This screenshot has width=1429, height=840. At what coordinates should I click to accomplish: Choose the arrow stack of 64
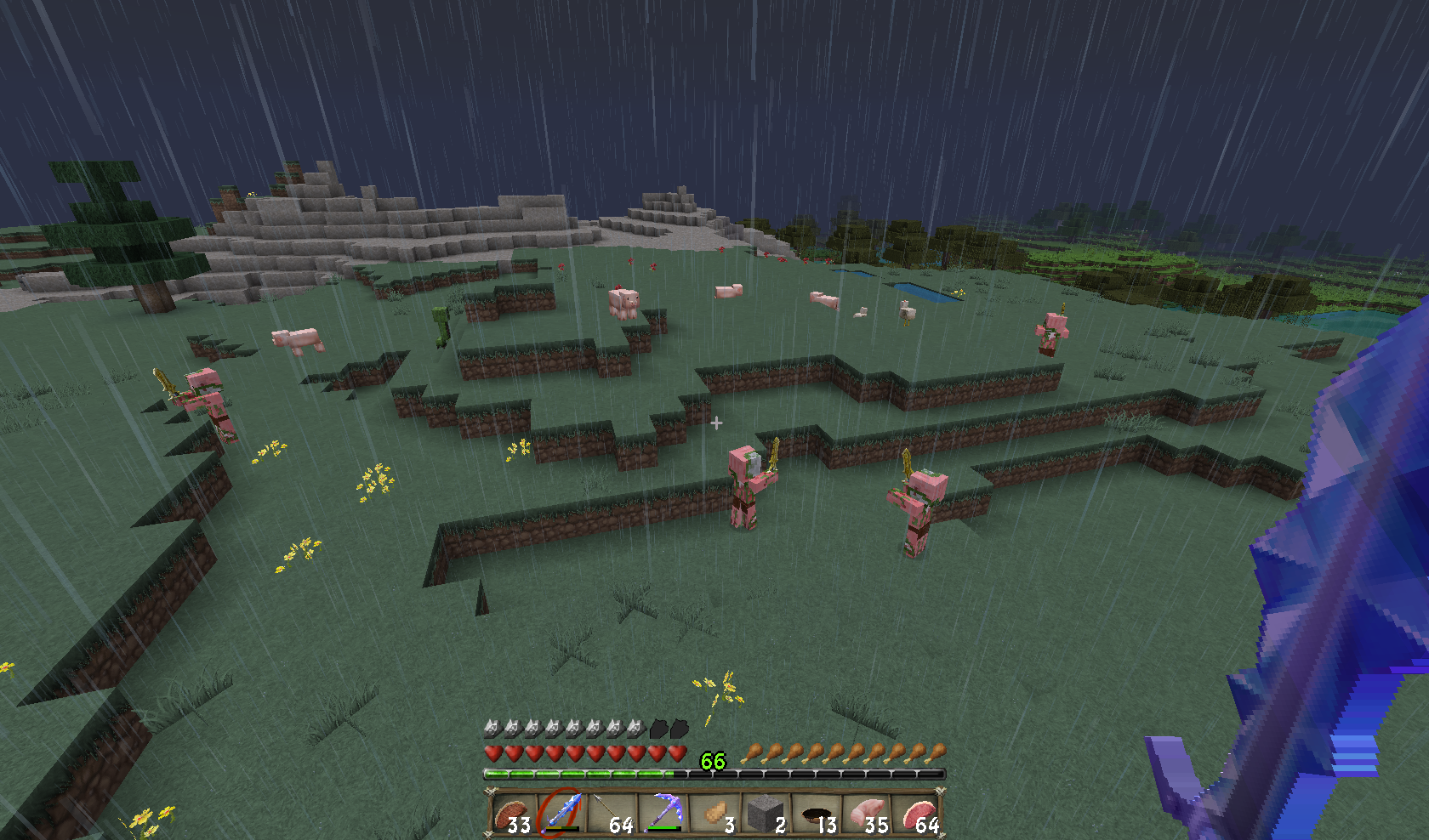coord(612,814)
